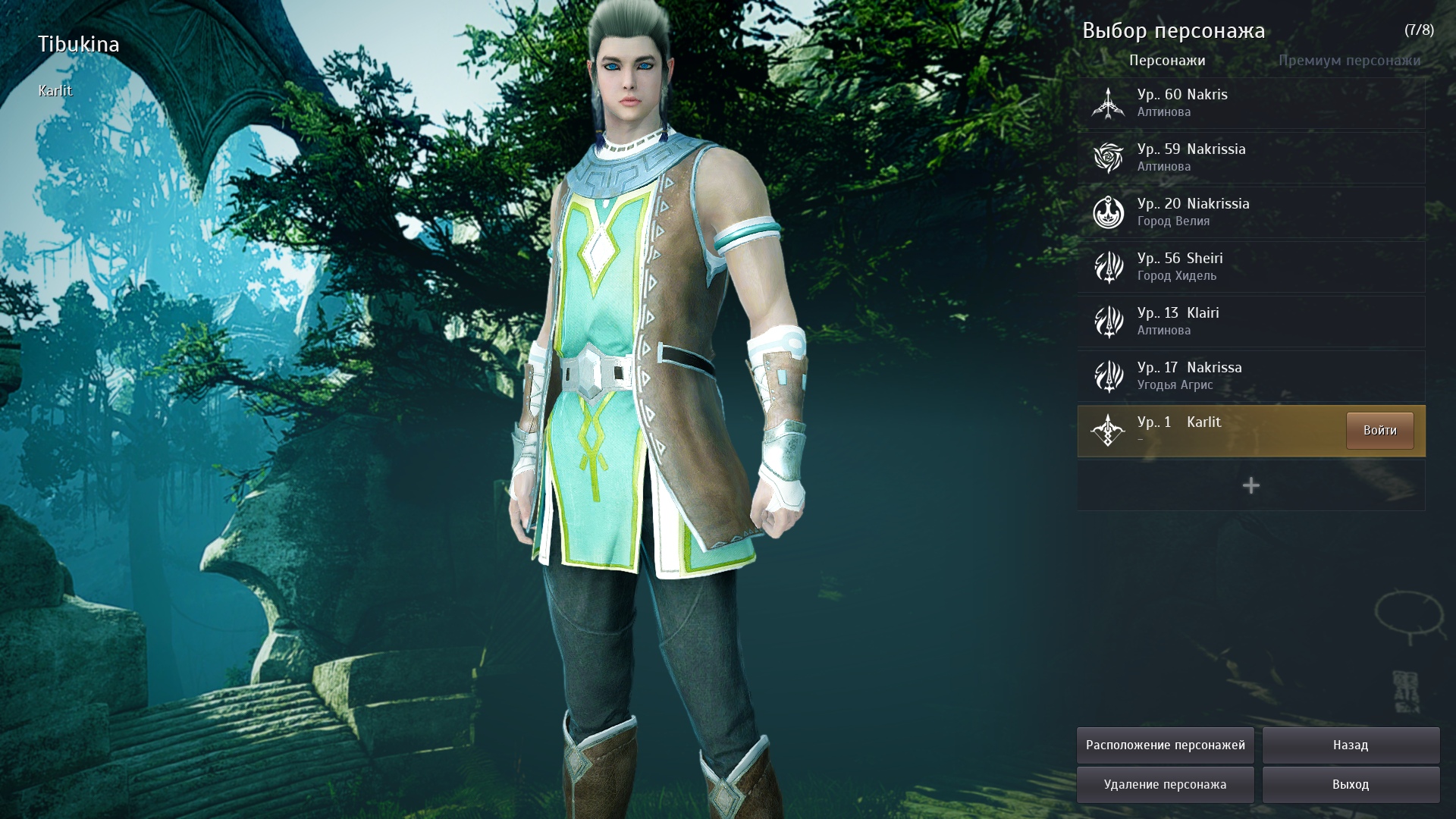This screenshot has width=1456, height=819.
Task: Choose the level 13 Klairi character
Action: point(1250,322)
